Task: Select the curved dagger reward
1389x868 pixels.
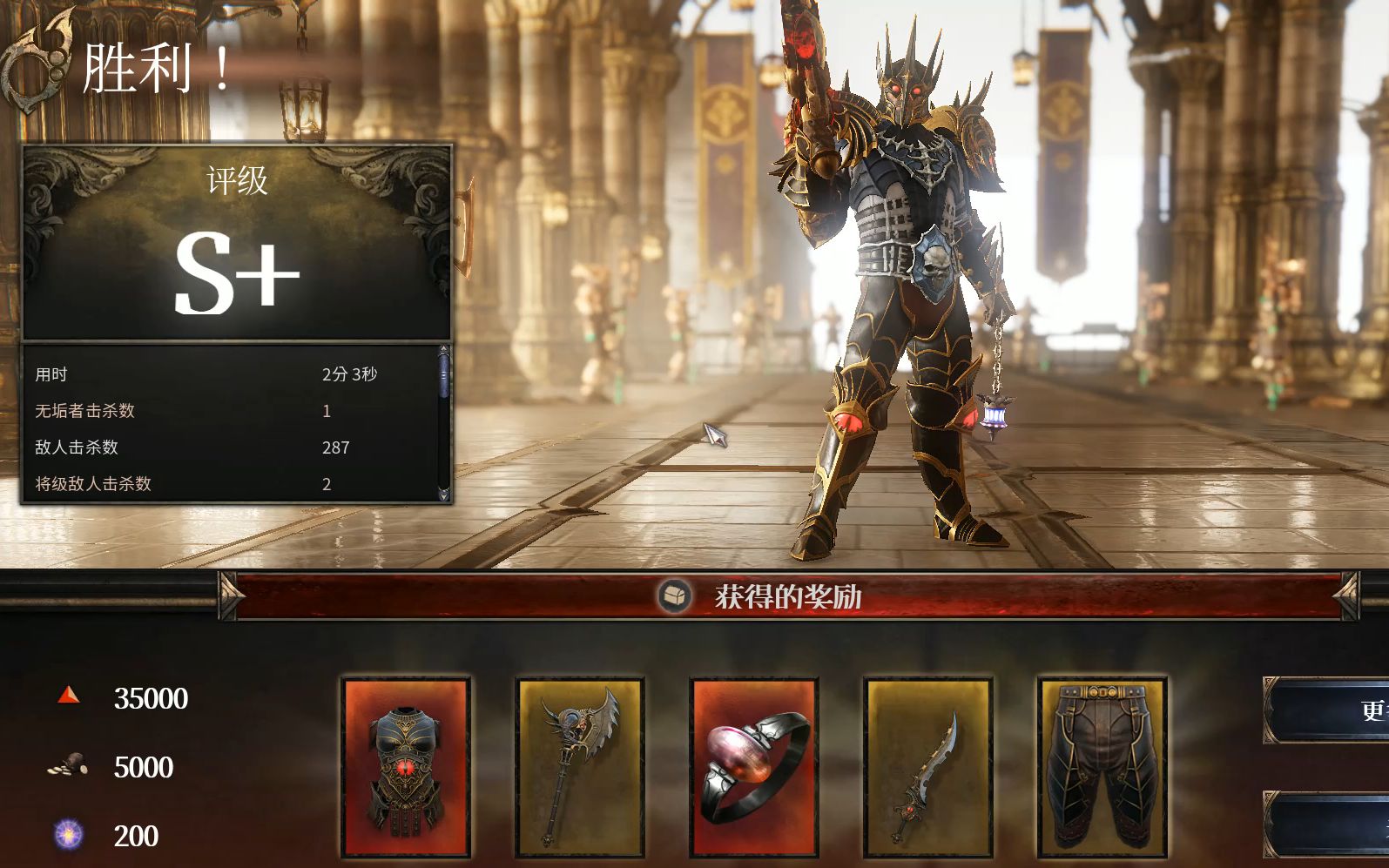Action: point(927,768)
